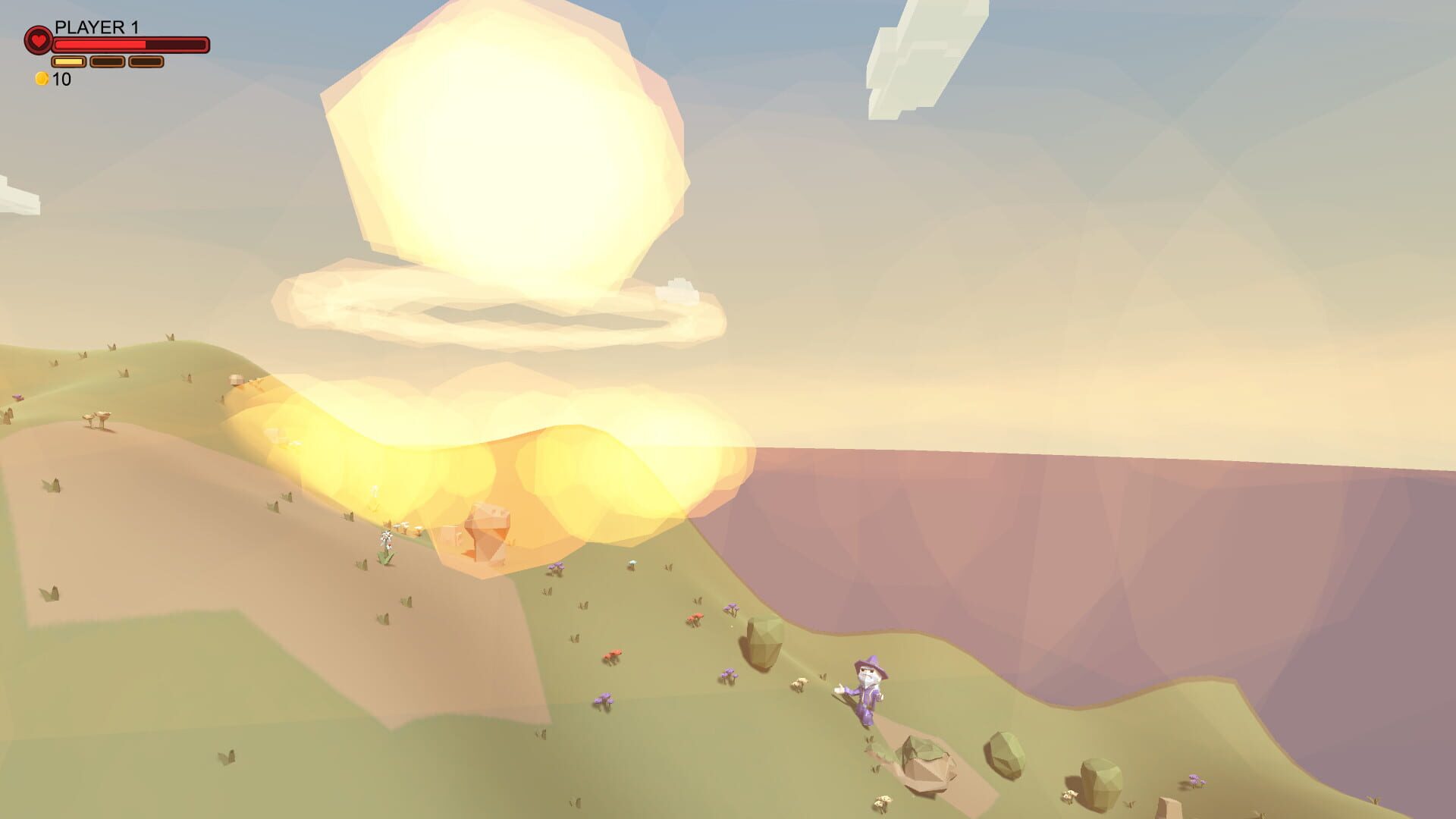Image resolution: width=1456 pixels, height=819 pixels.
Task: Click the gold coin icon in the HUD
Action: [42, 77]
